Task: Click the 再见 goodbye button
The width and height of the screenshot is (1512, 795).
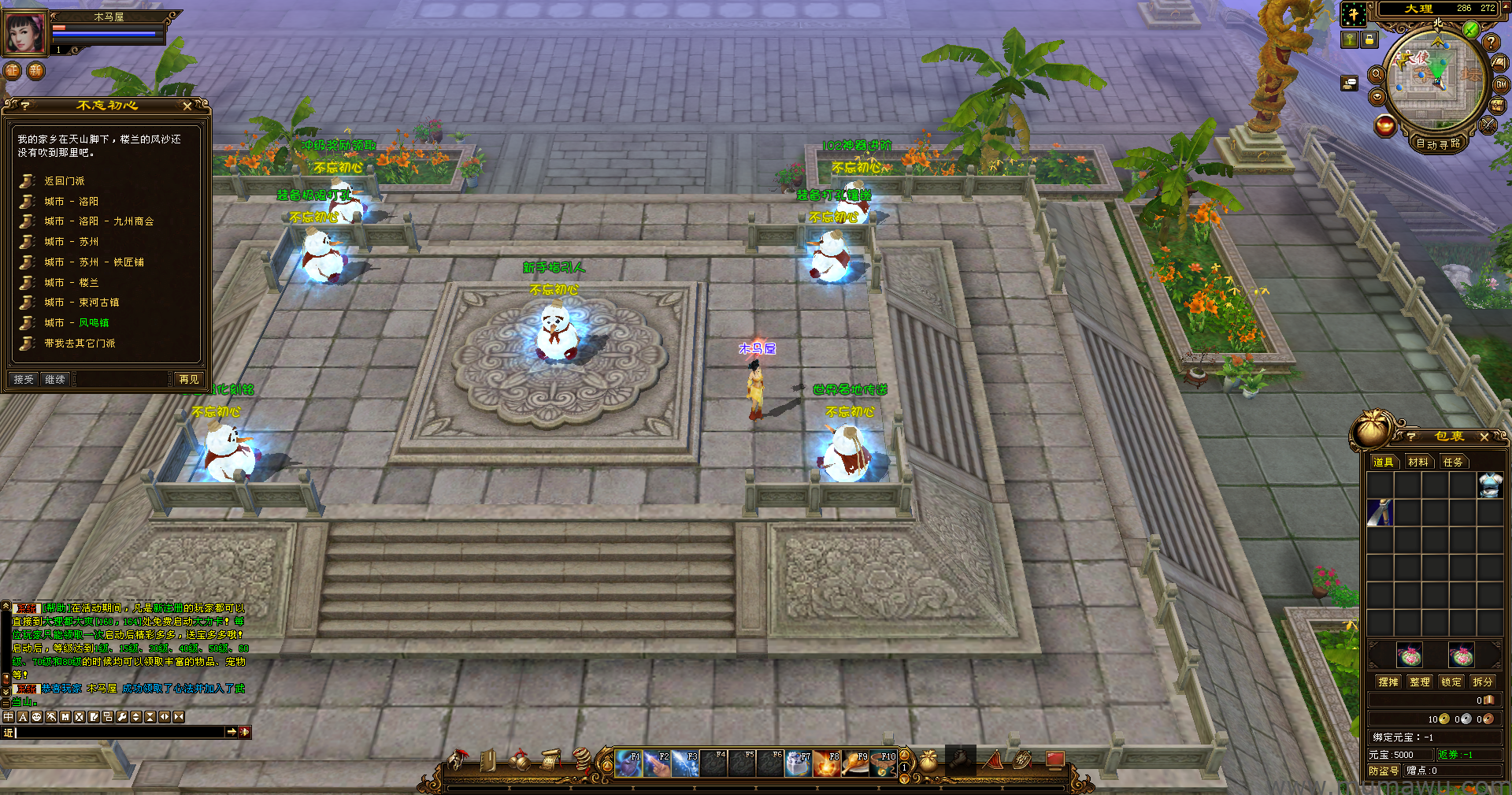Action: [x=189, y=379]
